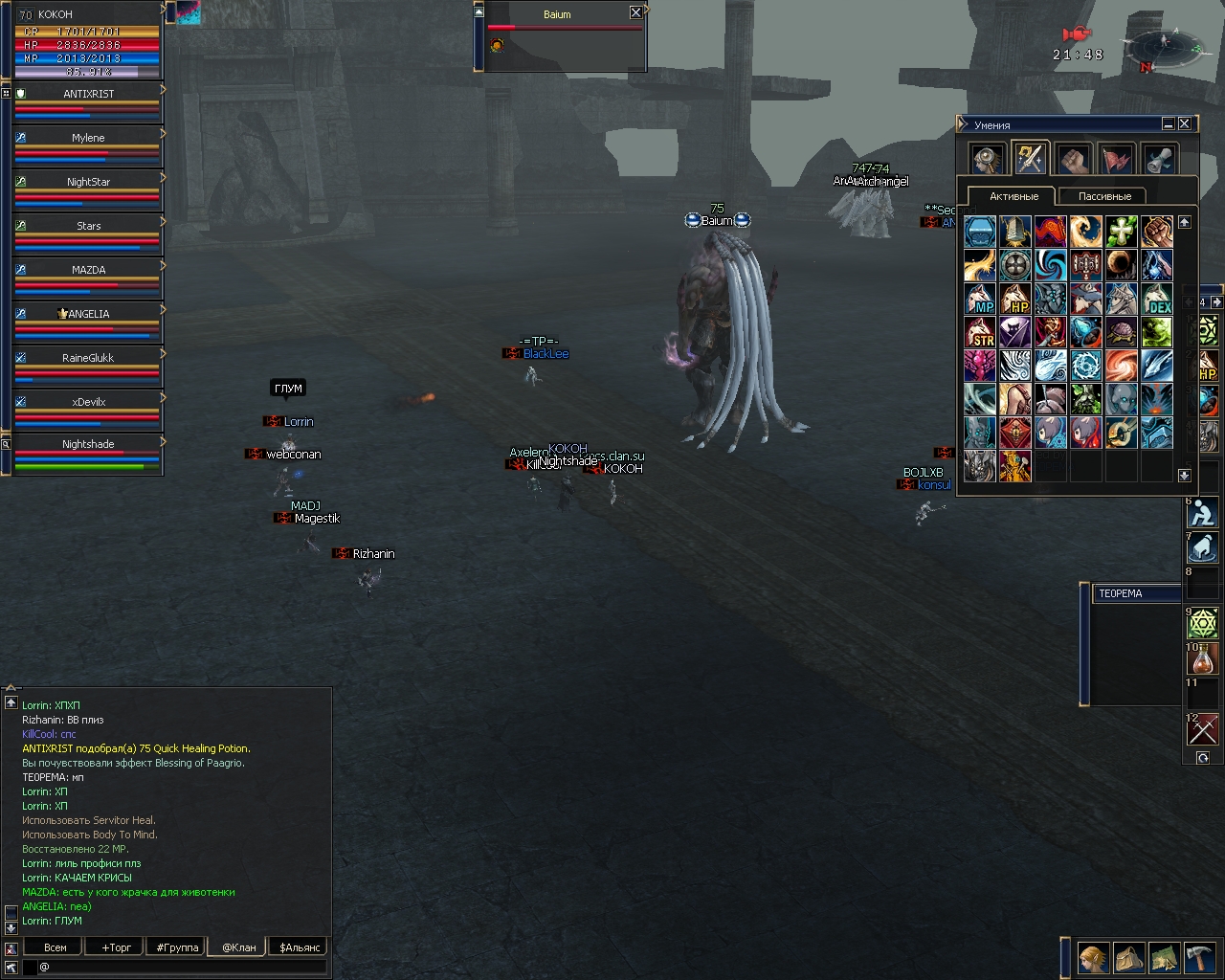Viewport: 1225px width, 980px height.
Task: Switch to the Пассивные skills tab
Action: [1104, 196]
